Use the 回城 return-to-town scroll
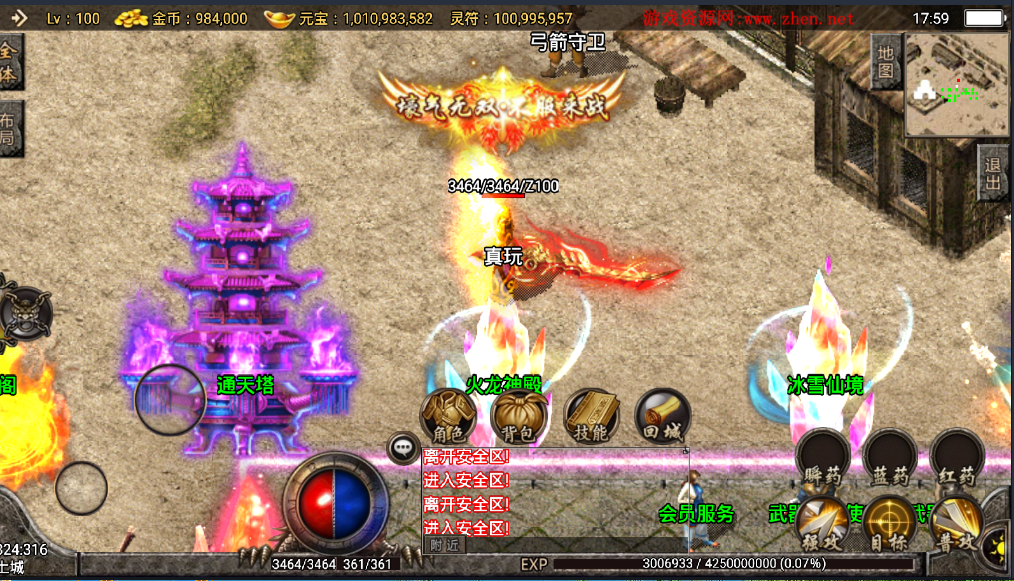Image resolution: width=1014 pixels, height=581 pixels. tap(662, 416)
